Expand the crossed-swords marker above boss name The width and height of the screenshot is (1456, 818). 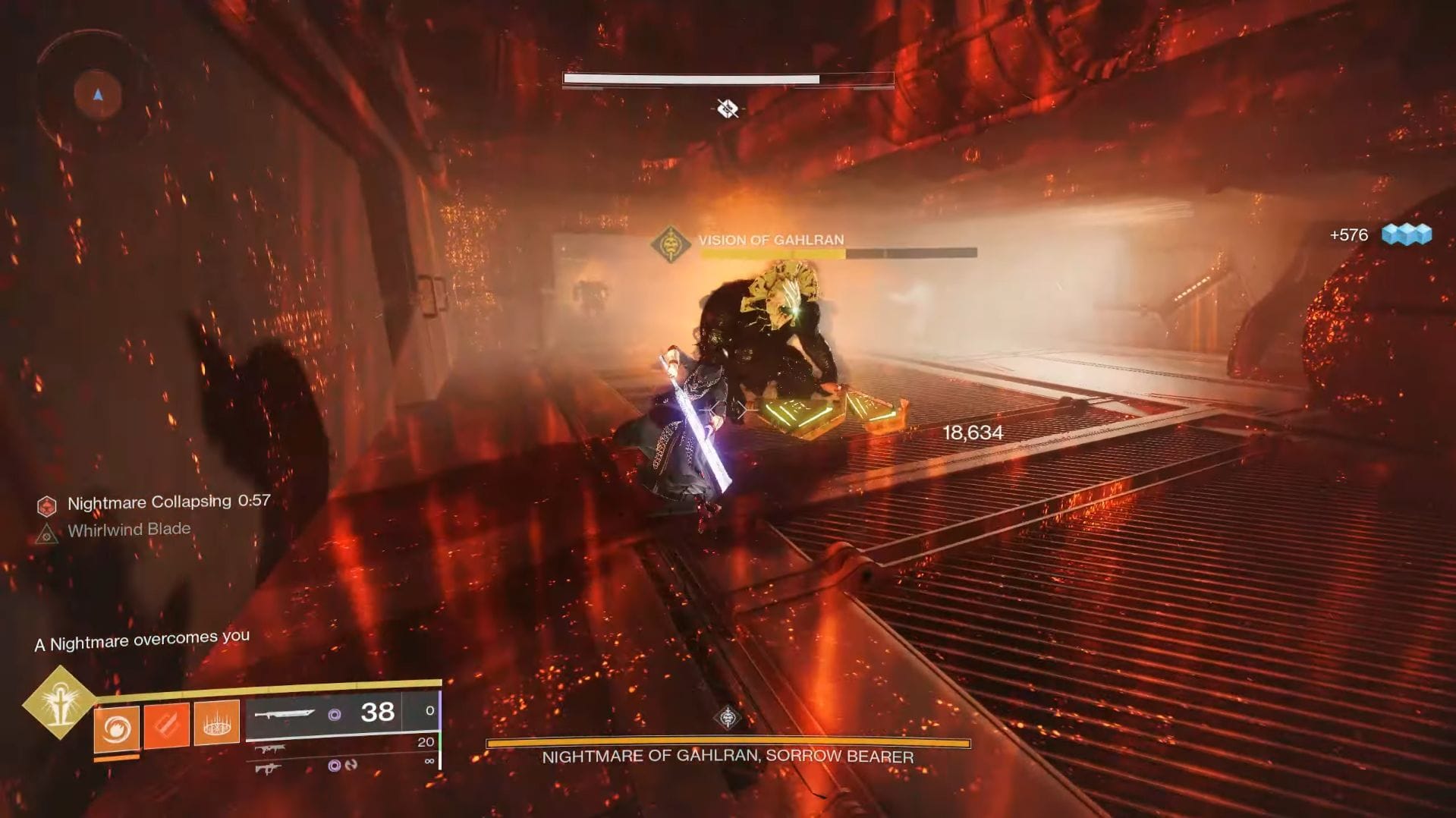[726, 109]
